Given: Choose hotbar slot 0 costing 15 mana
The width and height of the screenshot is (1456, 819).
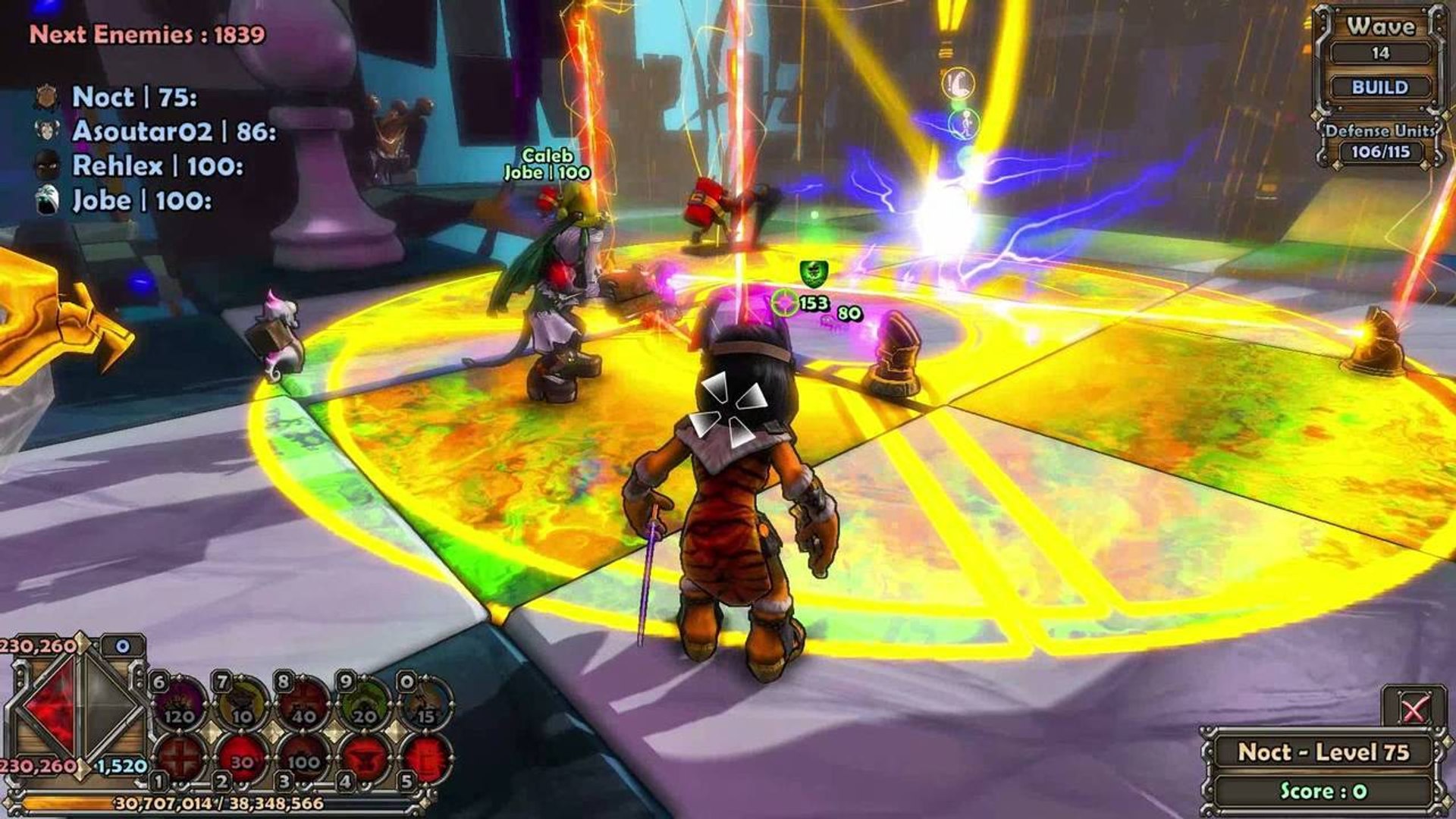Looking at the screenshot, I should coord(427,702).
